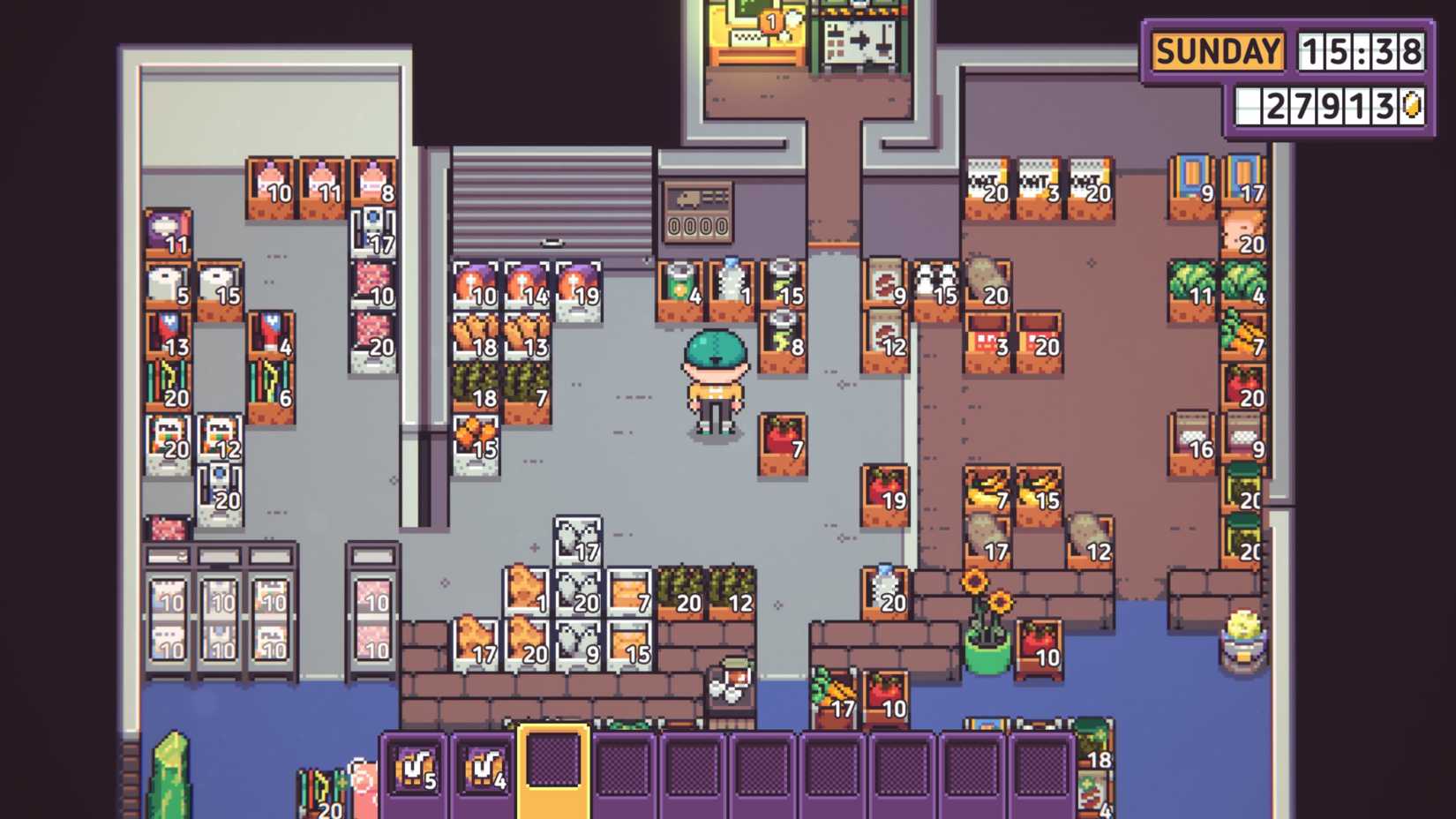Viewport: 1456px width, 819px height.
Task: Click the 27913 money counter
Action: pos(1332,105)
